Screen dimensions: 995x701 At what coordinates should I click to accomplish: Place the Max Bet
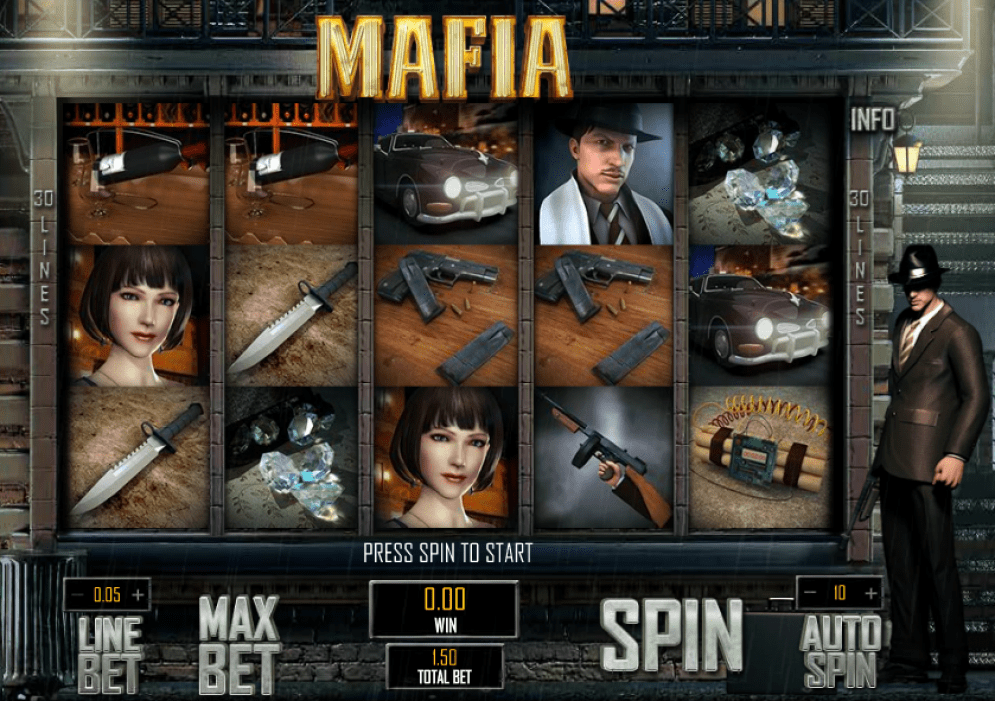[x=239, y=644]
